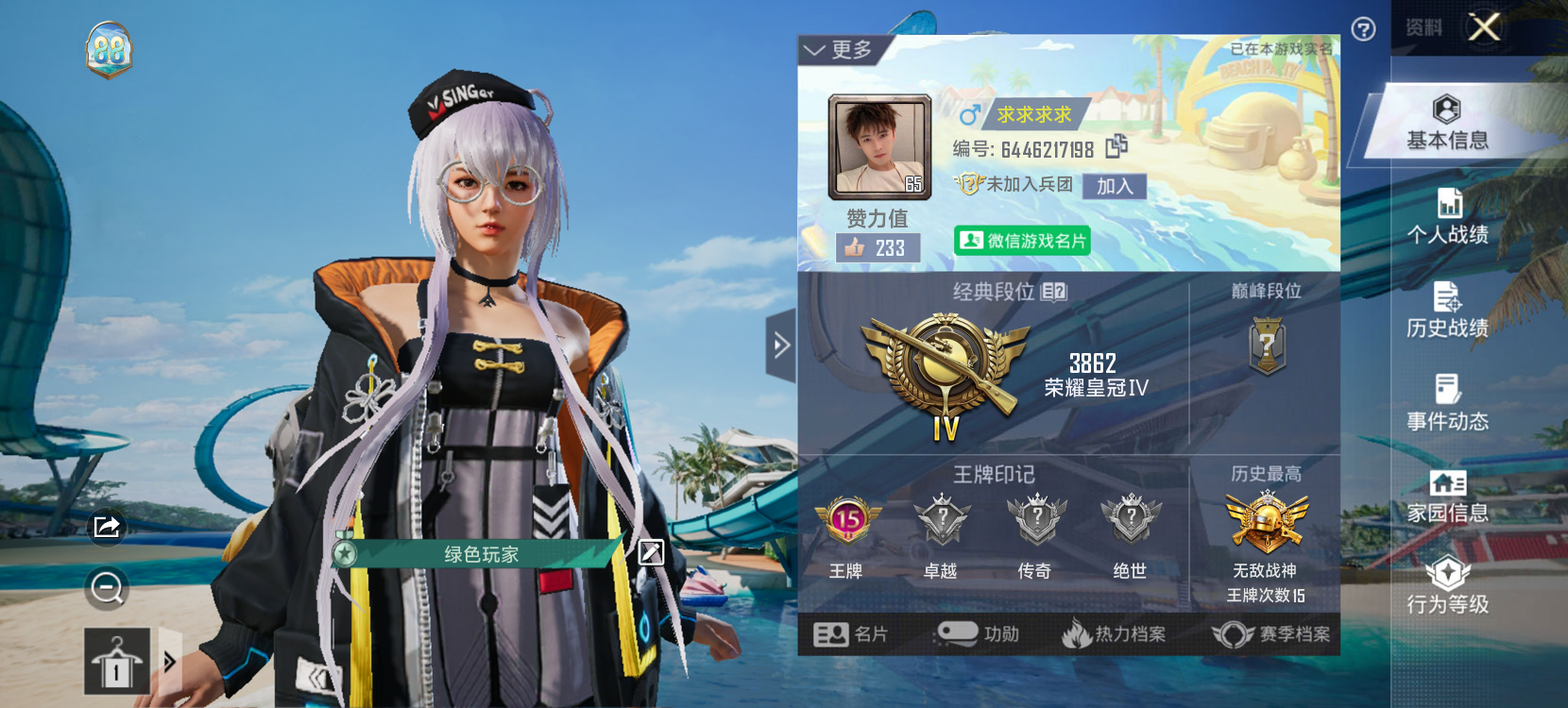
Task: Switch to 功勋 section
Action: [978, 634]
